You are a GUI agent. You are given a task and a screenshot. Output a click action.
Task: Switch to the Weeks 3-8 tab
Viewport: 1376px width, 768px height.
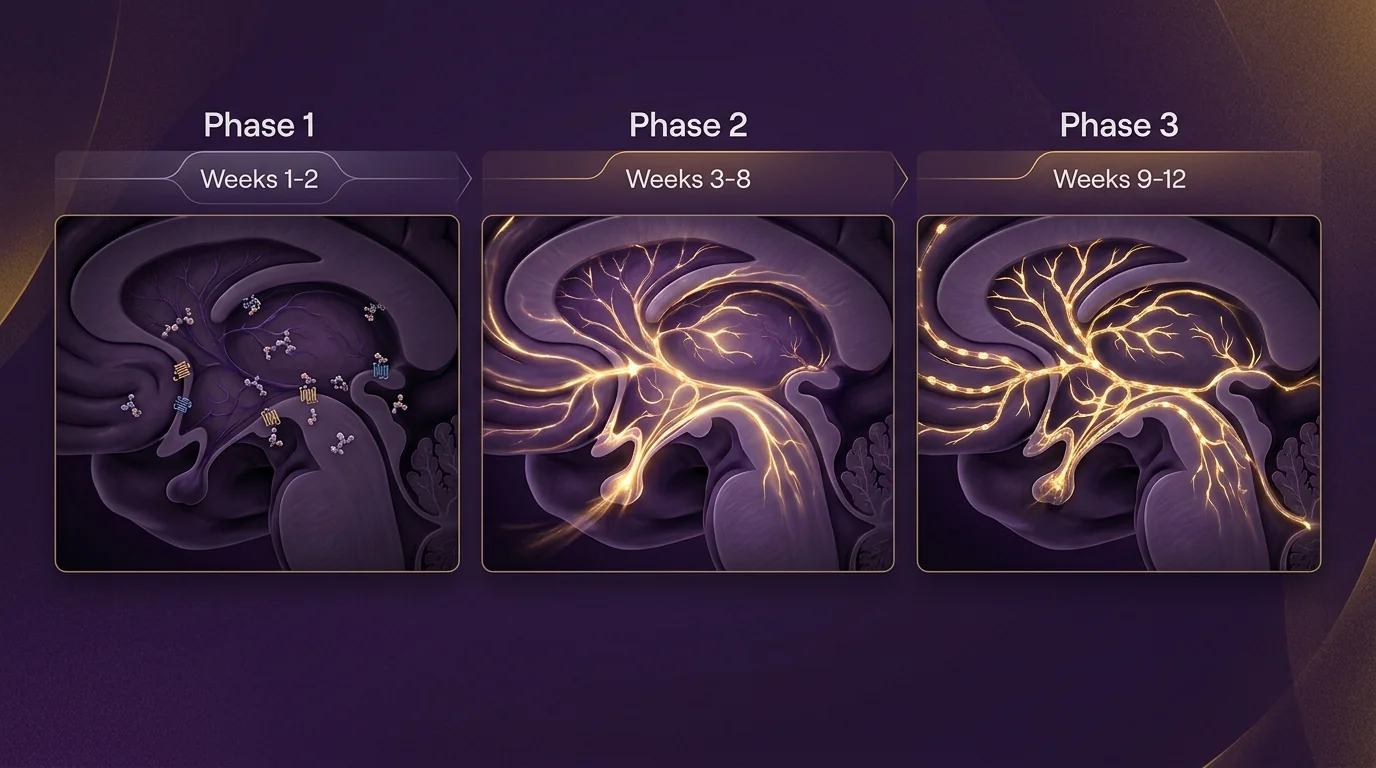point(688,179)
